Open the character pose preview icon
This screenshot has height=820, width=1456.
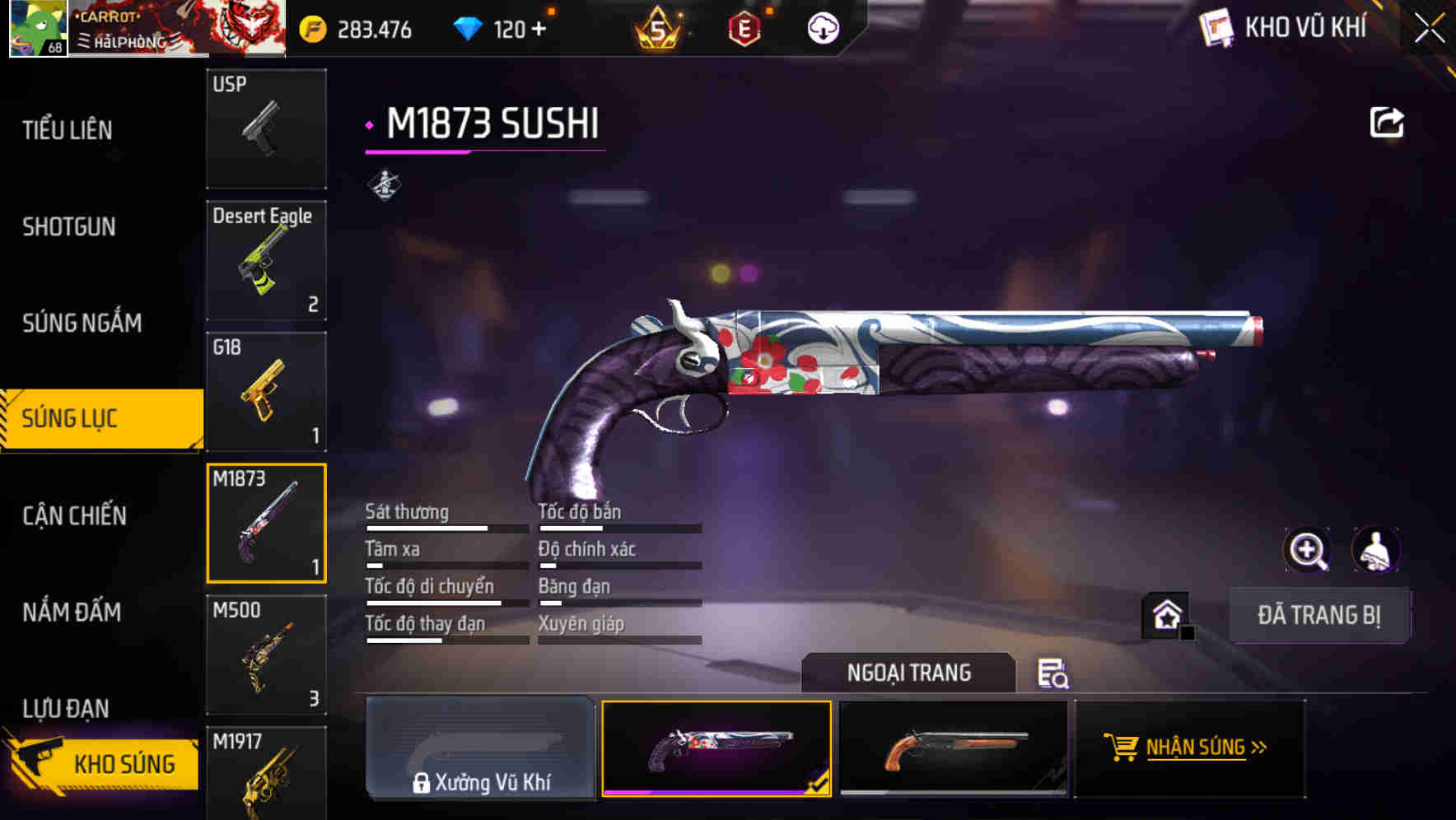click(x=1377, y=550)
